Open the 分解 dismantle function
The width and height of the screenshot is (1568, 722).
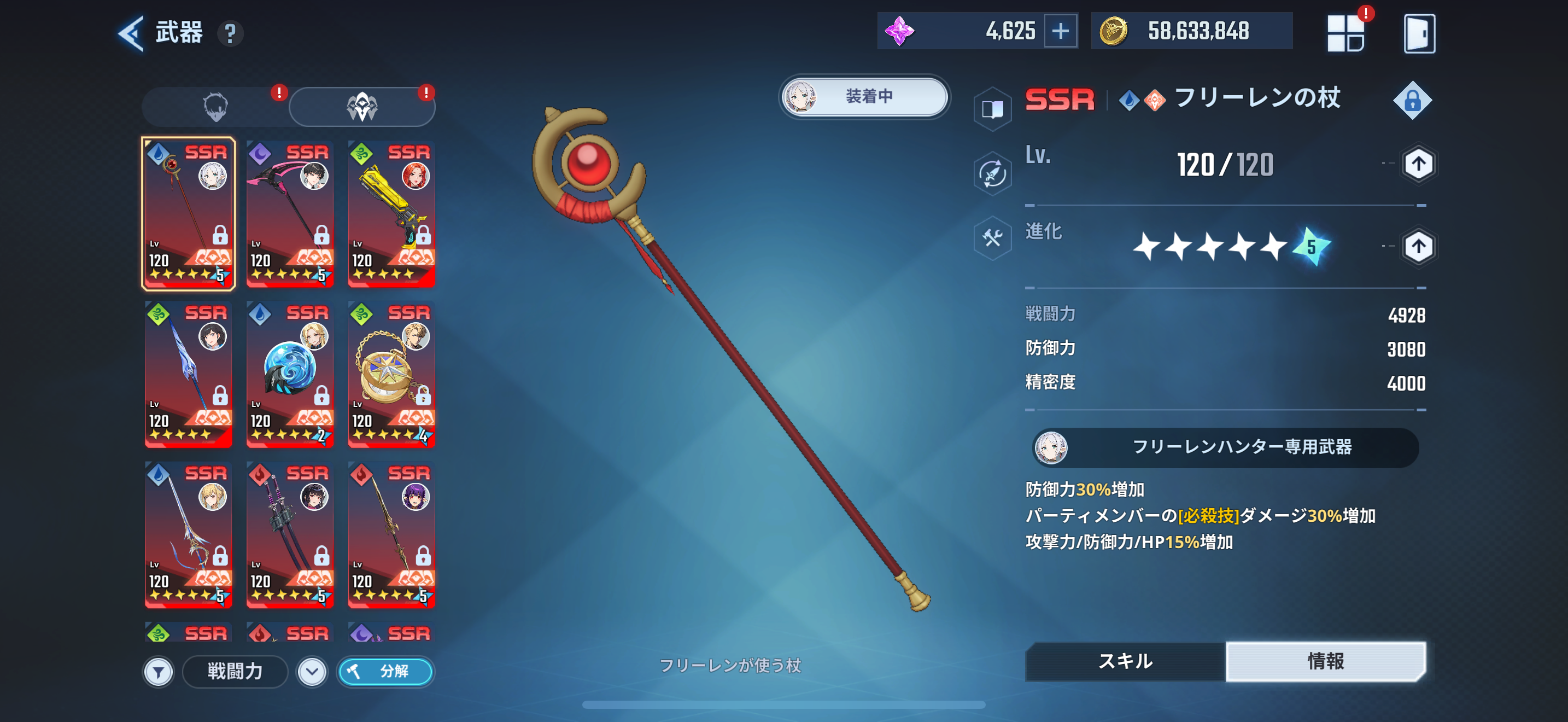[x=386, y=672]
